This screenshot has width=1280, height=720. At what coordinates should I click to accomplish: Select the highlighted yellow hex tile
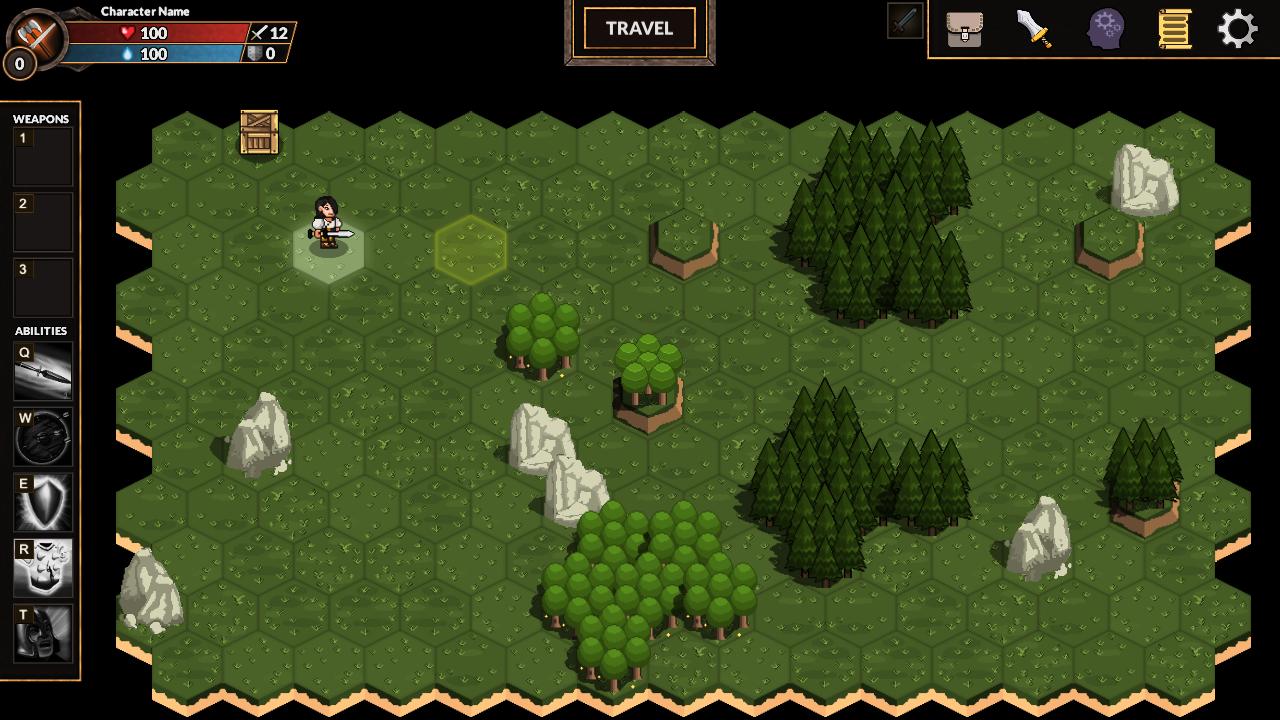(470, 249)
